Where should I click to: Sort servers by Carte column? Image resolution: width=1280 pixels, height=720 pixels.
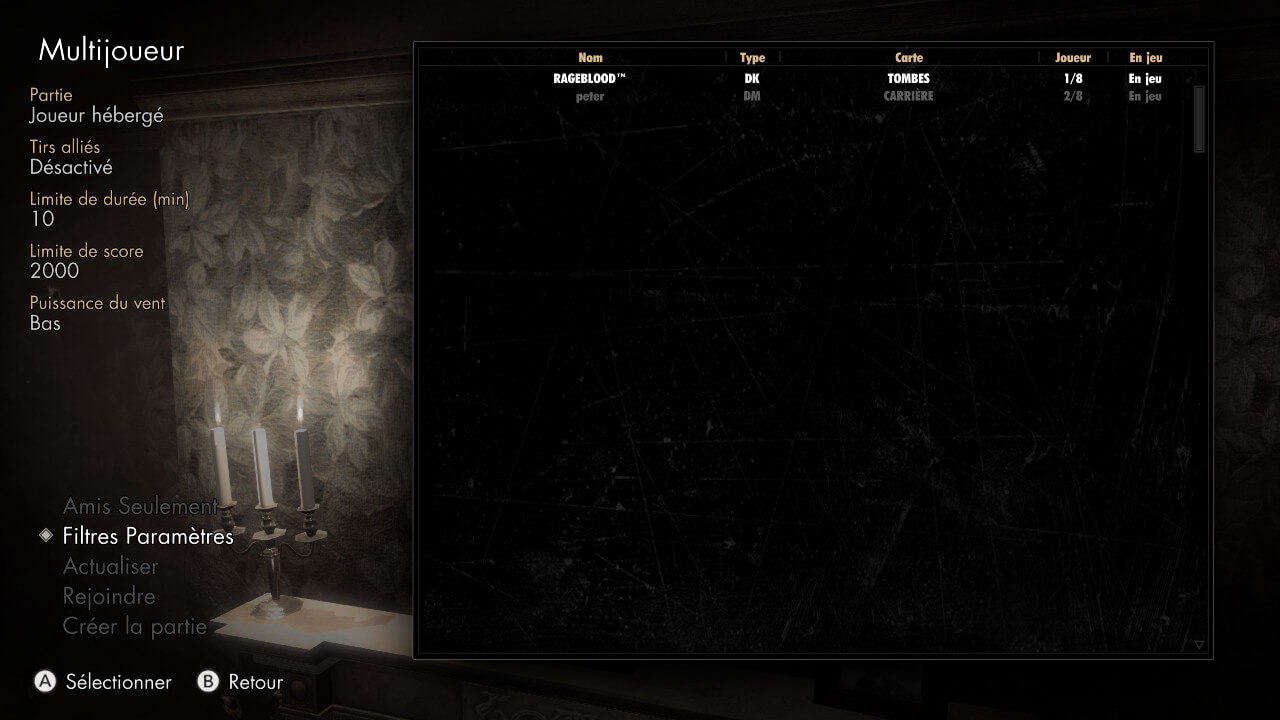click(909, 58)
